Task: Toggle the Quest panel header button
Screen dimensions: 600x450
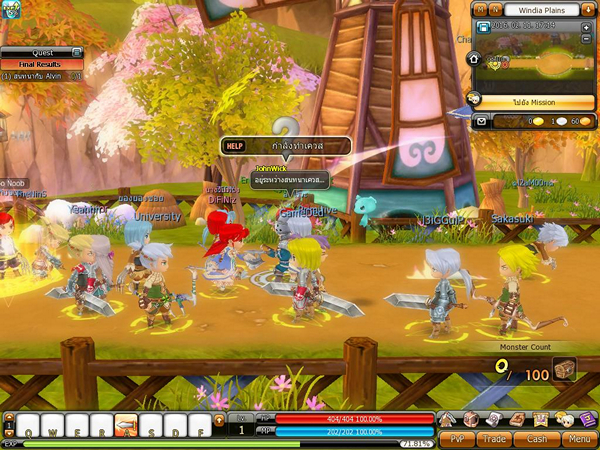Action: [76, 52]
